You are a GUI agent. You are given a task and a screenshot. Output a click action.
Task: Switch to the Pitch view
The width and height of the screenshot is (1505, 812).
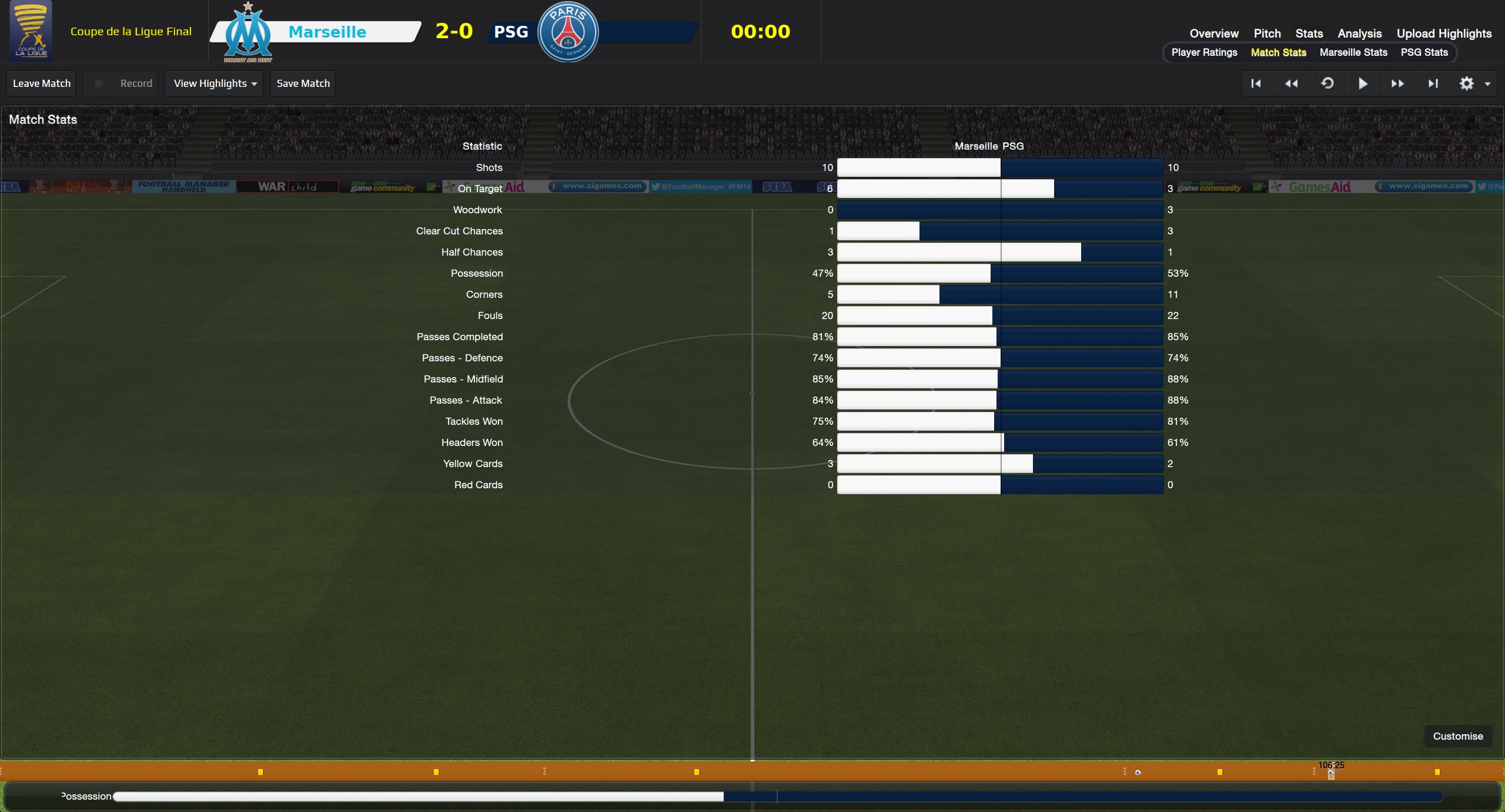point(1267,33)
